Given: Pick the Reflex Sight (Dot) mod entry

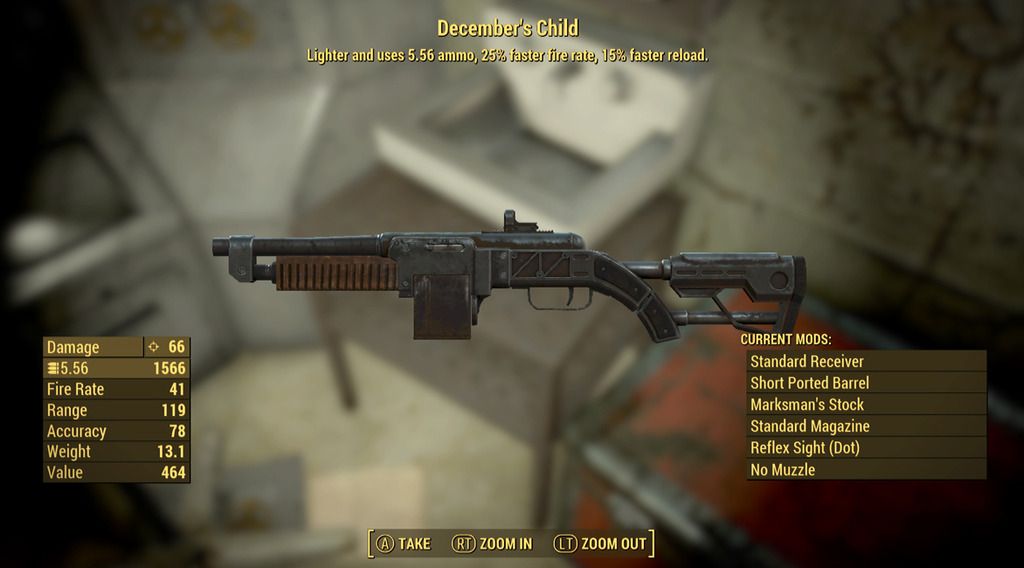Looking at the screenshot, I should (x=865, y=448).
